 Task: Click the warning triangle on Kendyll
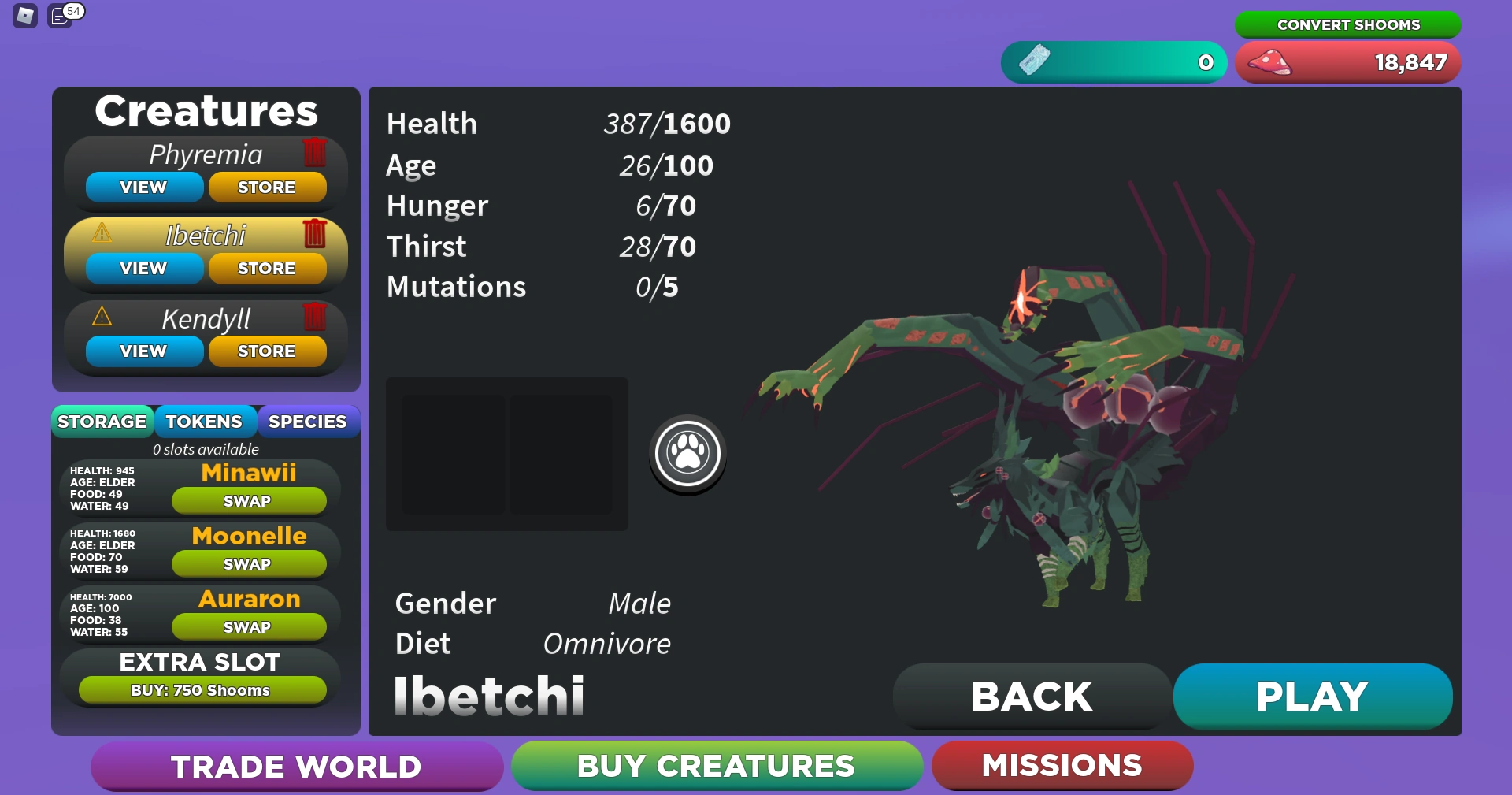pyautogui.click(x=102, y=318)
